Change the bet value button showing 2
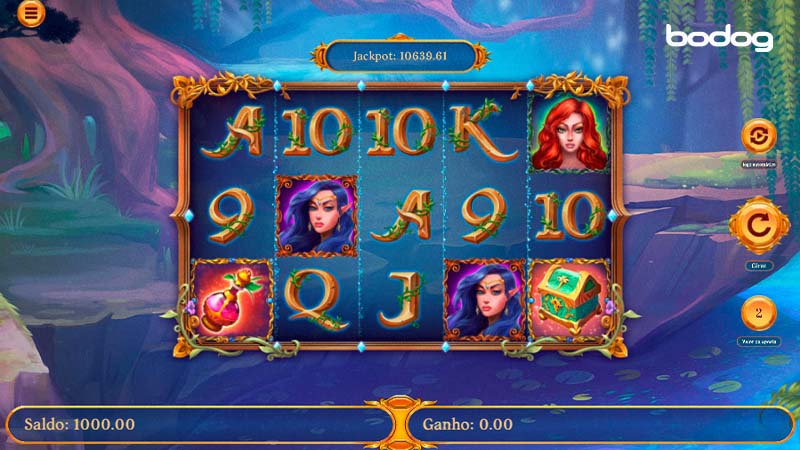Viewport: 800px width, 450px height. pos(758,313)
